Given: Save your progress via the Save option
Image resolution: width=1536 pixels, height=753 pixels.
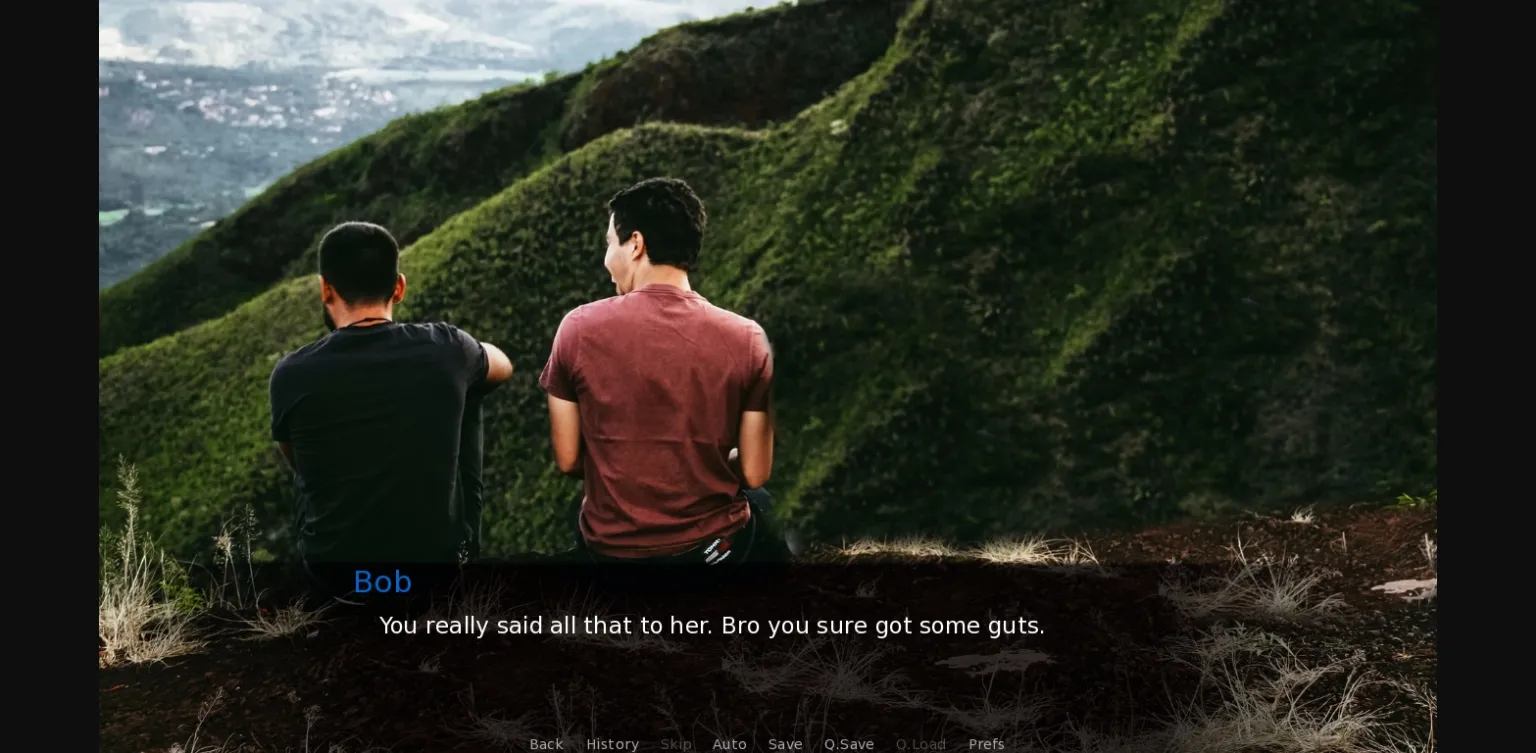Looking at the screenshot, I should (x=785, y=744).
